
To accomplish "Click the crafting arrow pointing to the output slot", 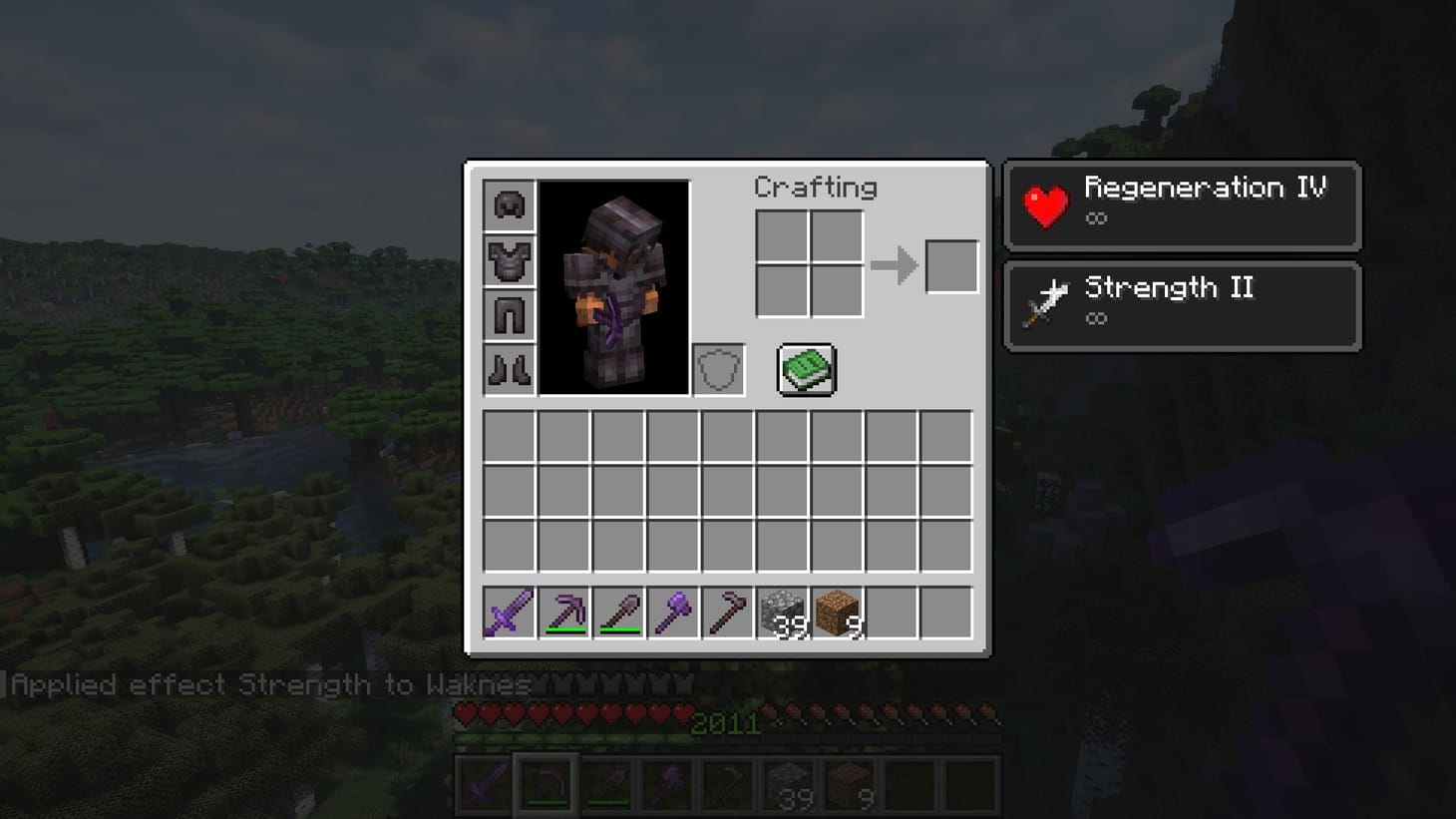I will click(x=895, y=264).
